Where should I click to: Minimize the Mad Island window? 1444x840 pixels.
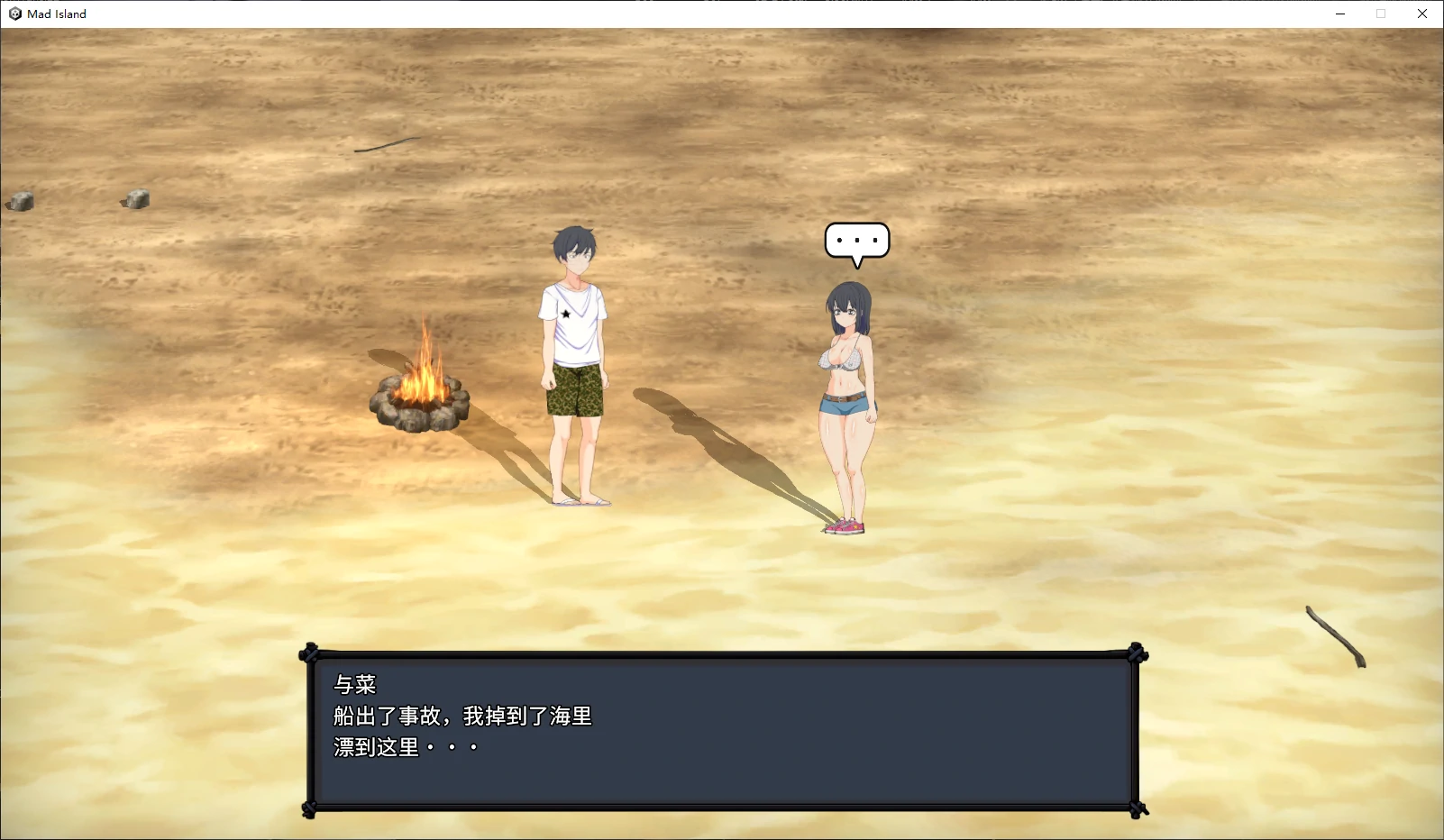coord(1339,14)
